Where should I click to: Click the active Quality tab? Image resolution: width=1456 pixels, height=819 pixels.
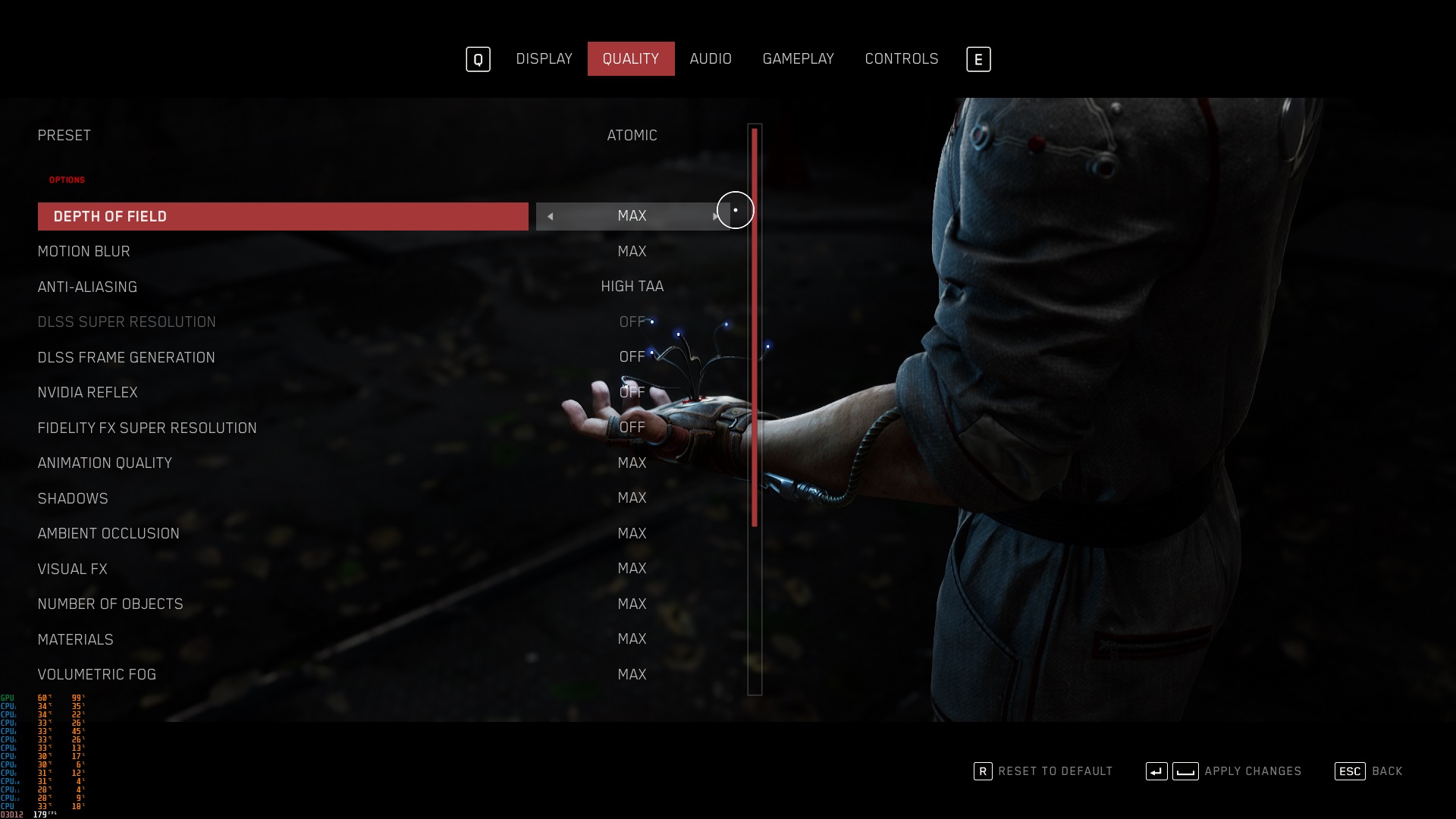pos(630,59)
